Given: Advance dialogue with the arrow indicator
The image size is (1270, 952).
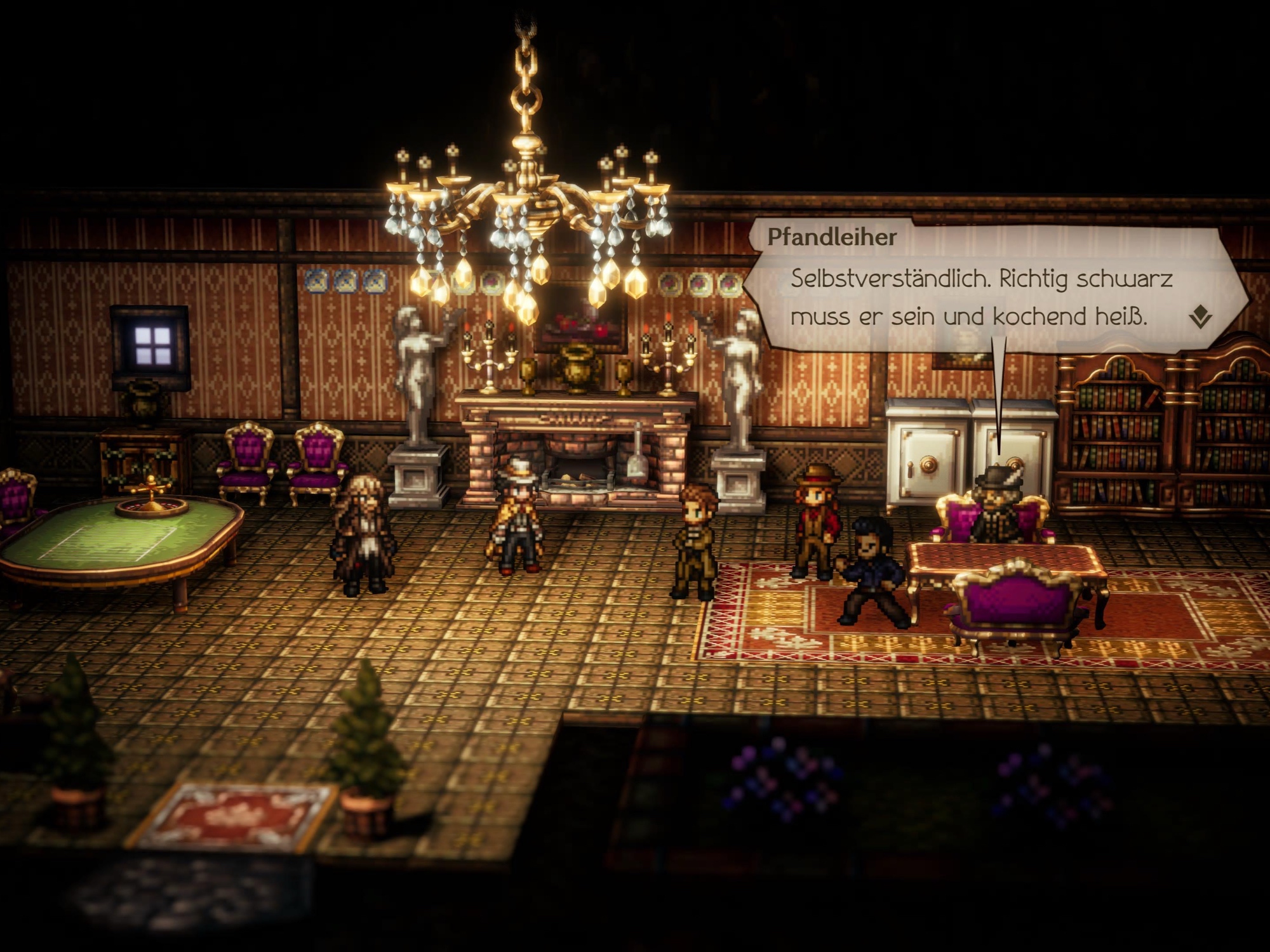Looking at the screenshot, I should tap(1200, 317).
